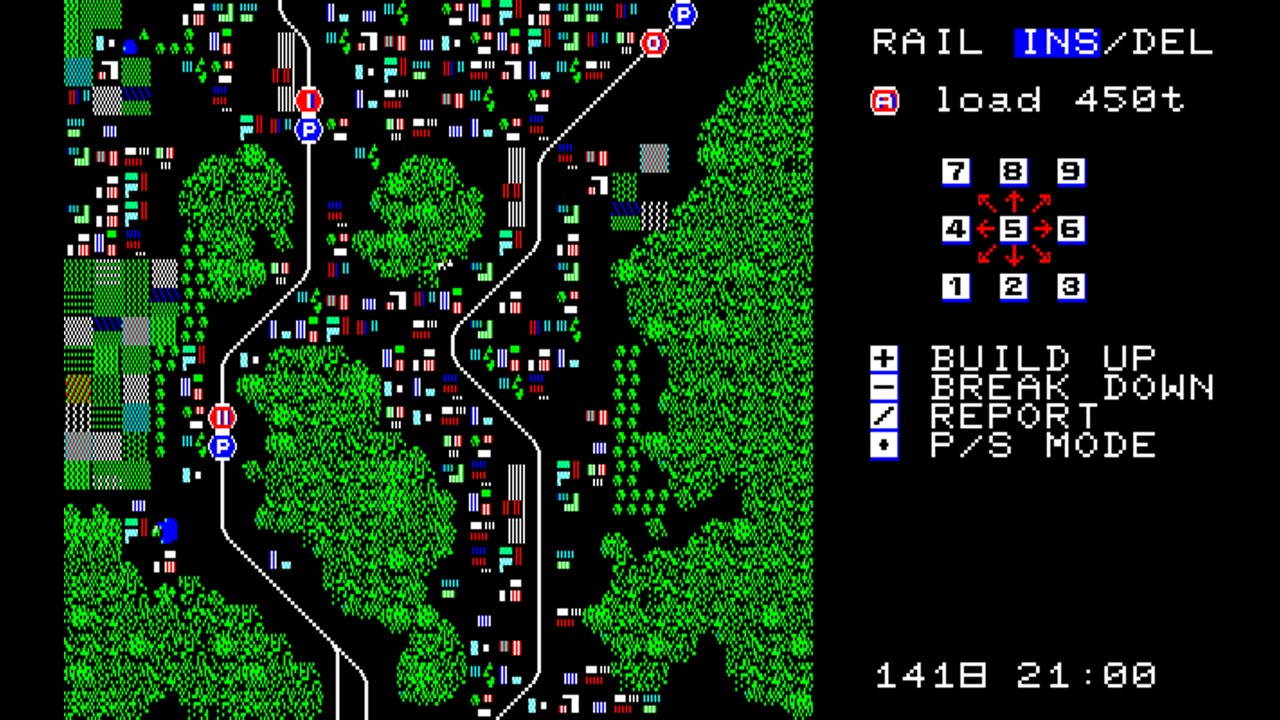Select direction key 9 (up-right)
Screen dimensions: 1280x720
point(1070,172)
